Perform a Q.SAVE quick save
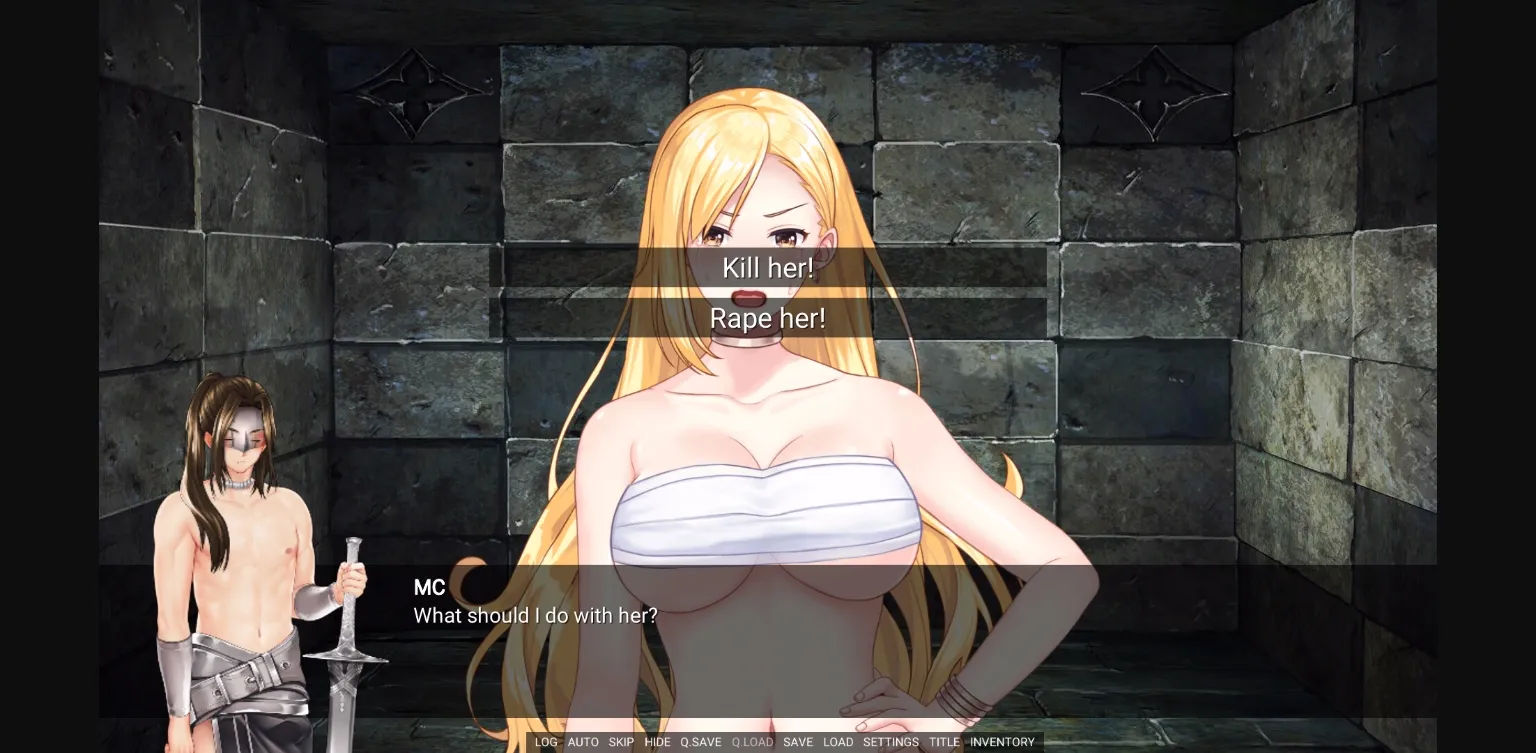Image resolution: width=1536 pixels, height=753 pixels. (699, 742)
